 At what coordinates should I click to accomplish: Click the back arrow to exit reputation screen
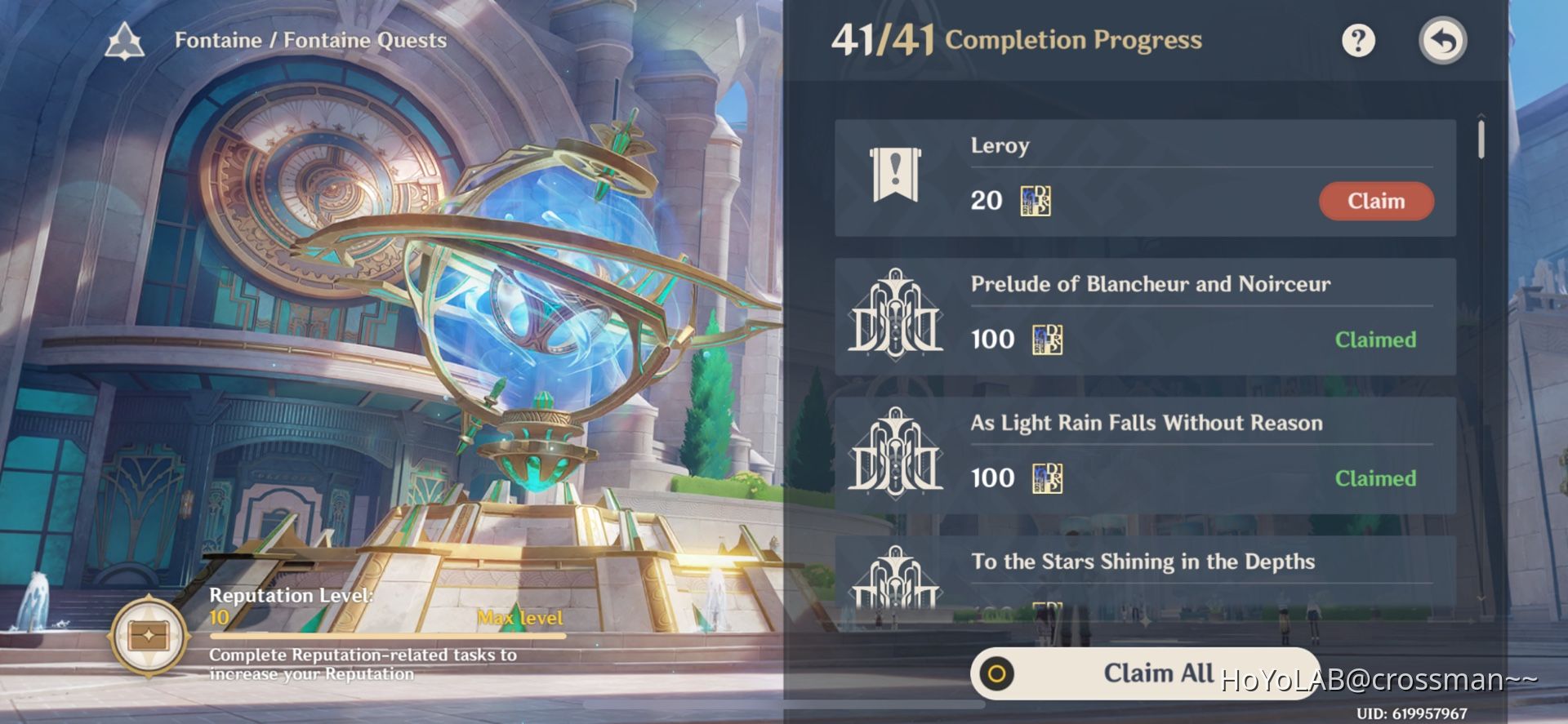[x=1443, y=39]
